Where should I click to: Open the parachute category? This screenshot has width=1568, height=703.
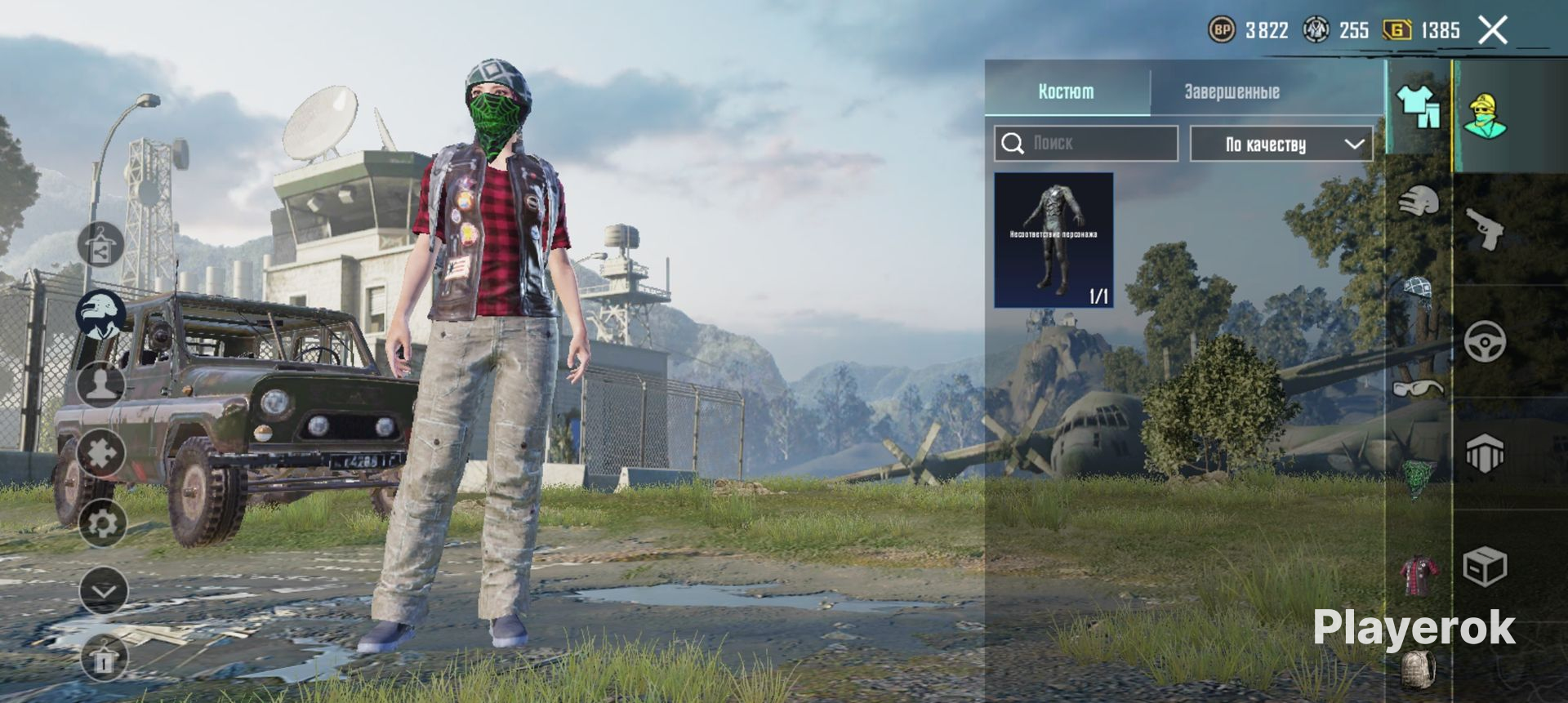point(1419,291)
